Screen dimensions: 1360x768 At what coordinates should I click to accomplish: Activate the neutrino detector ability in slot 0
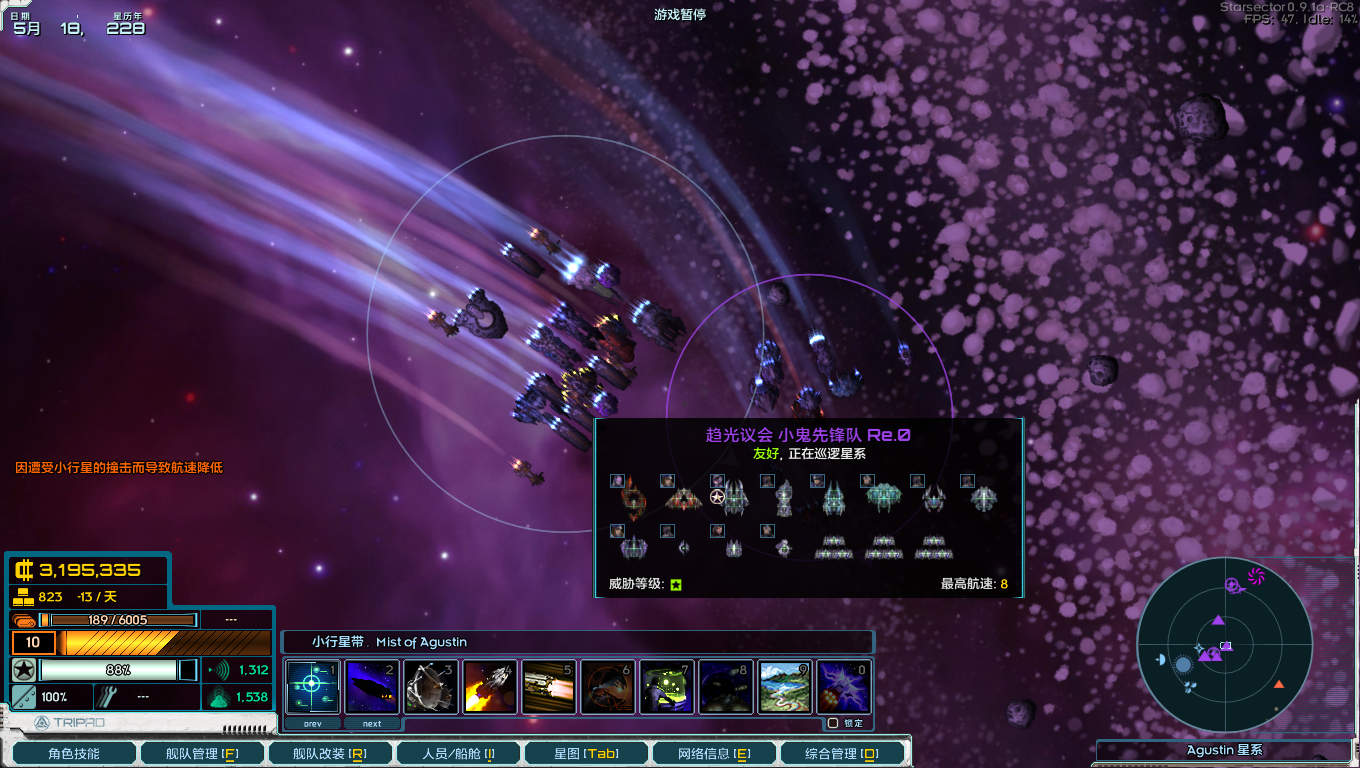pyautogui.click(x=844, y=686)
